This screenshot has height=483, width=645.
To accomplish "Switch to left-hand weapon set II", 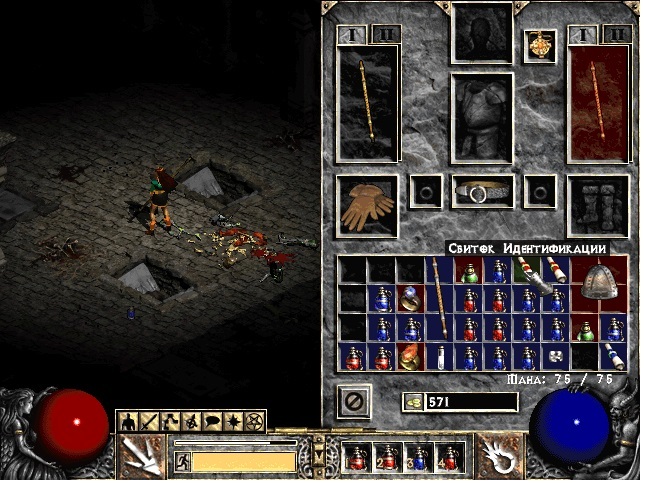I will 386,35.
